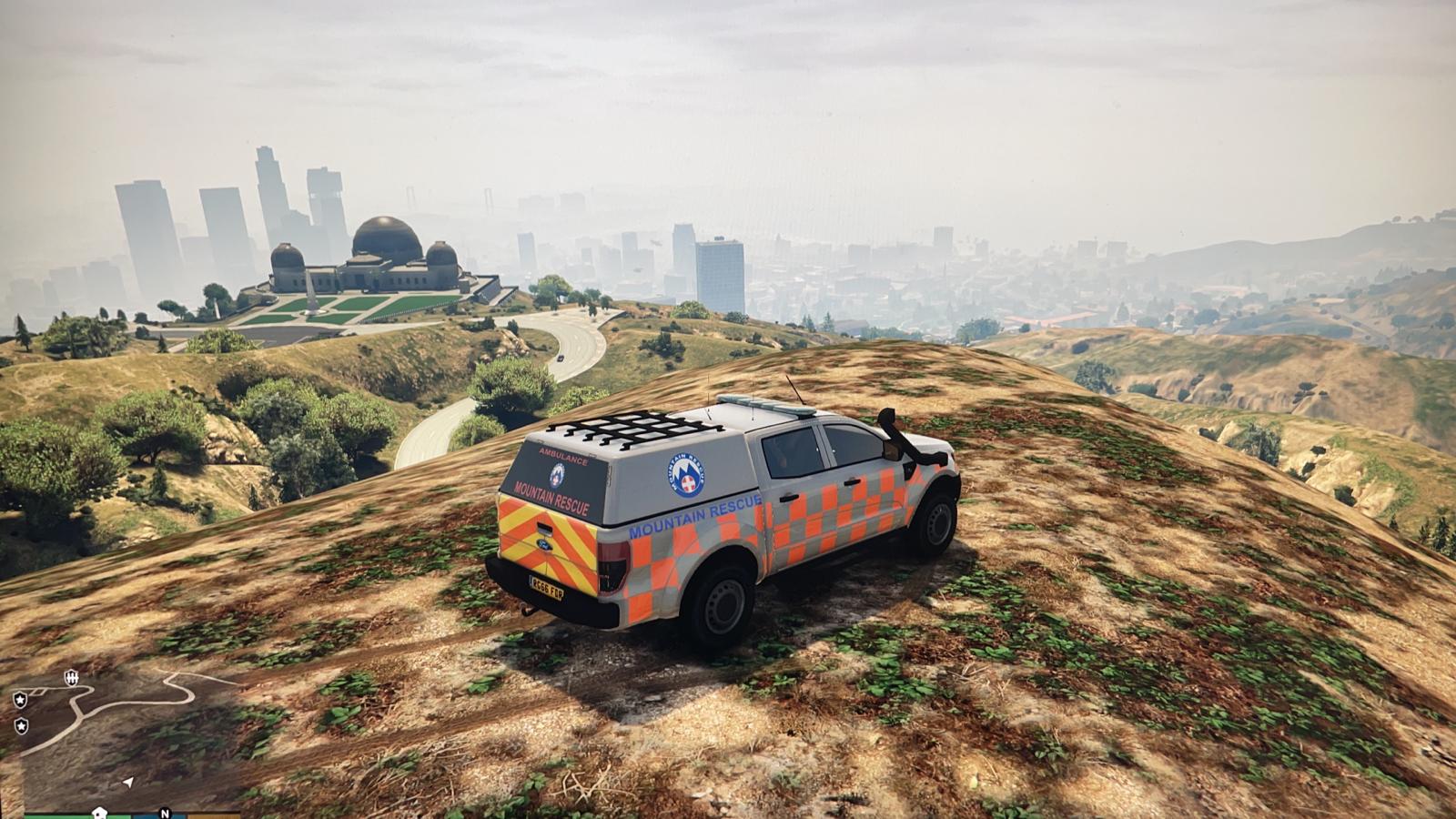Click the North compass marker
The width and height of the screenshot is (1456, 819).
(x=165, y=813)
